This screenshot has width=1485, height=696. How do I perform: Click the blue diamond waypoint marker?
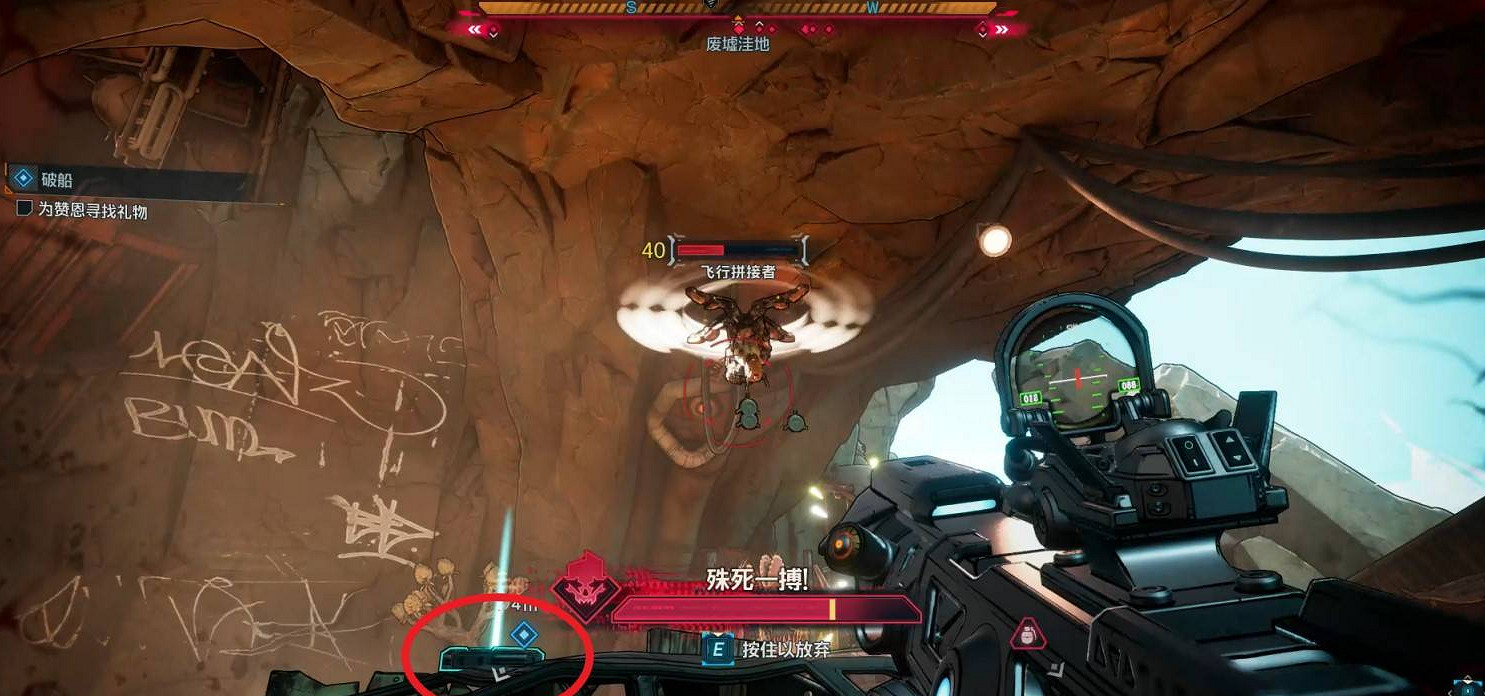(524, 633)
